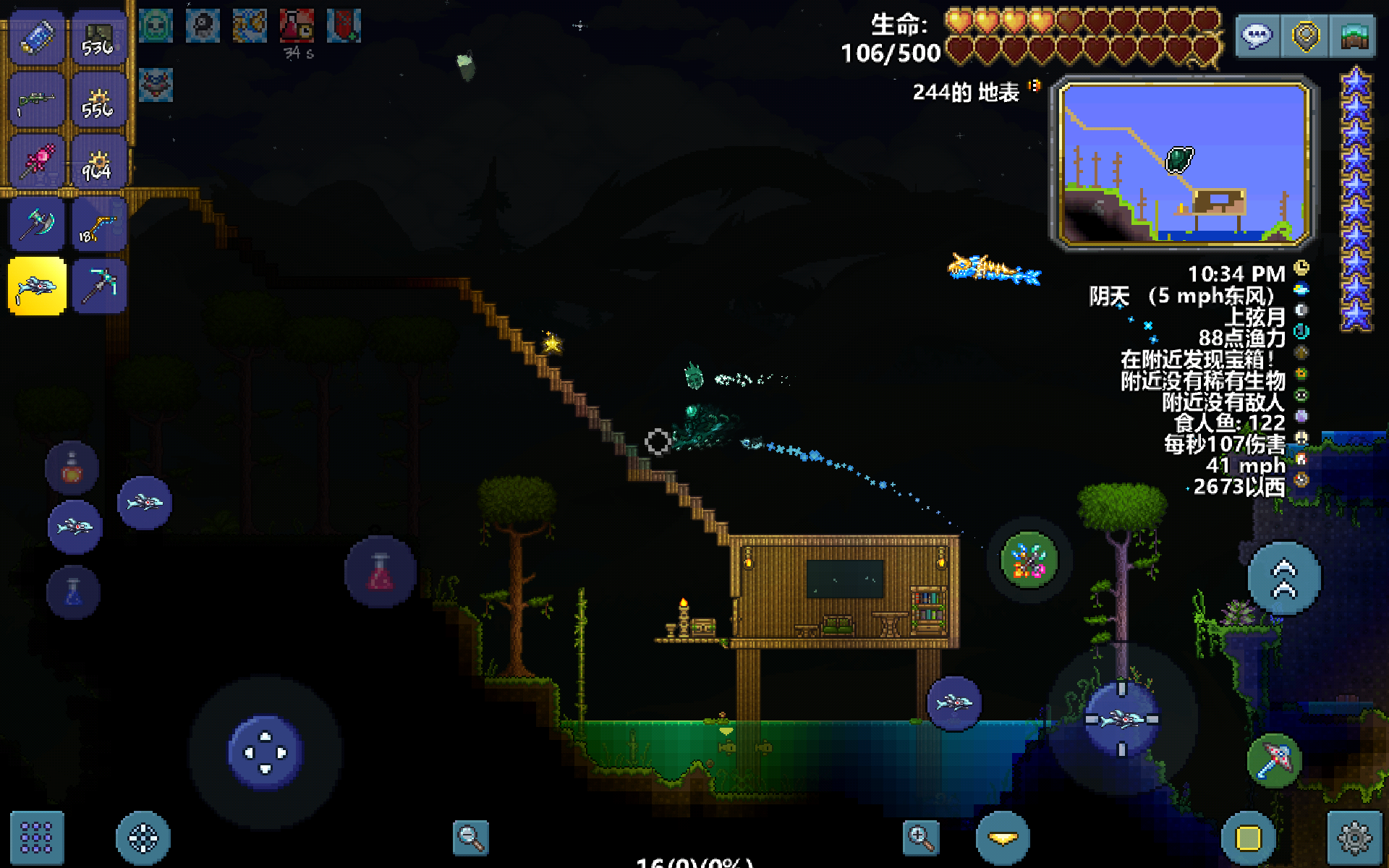Select the highlighted yellow fish-gun hotbar slot

[x=37, y=287]
